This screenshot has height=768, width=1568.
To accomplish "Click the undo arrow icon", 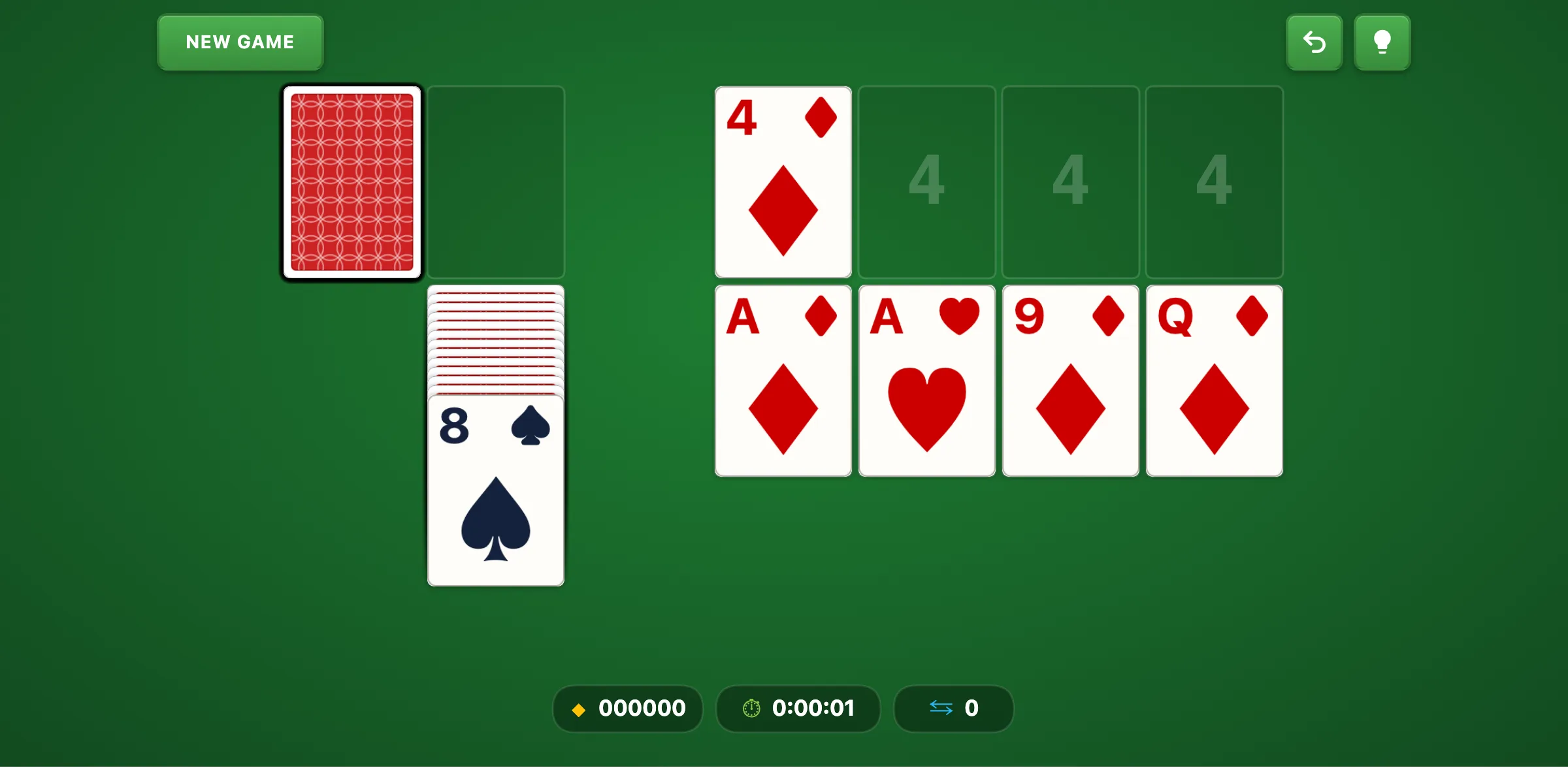I will (1314, 42).
